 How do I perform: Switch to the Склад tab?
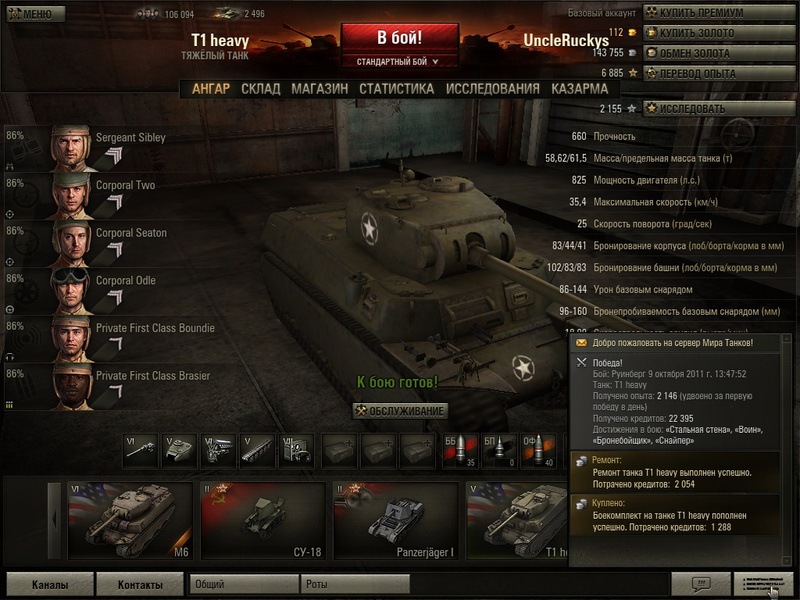pyautogui.click(x=260, y=88)
